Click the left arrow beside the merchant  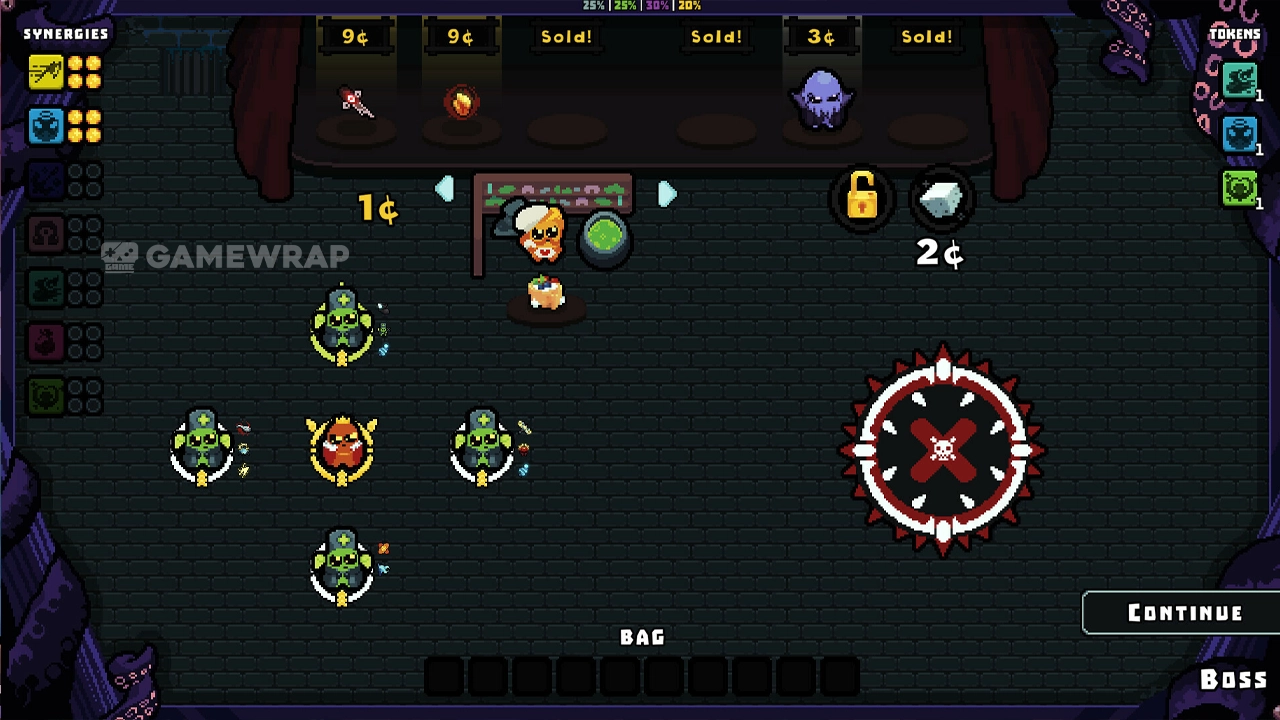point(444,190)
